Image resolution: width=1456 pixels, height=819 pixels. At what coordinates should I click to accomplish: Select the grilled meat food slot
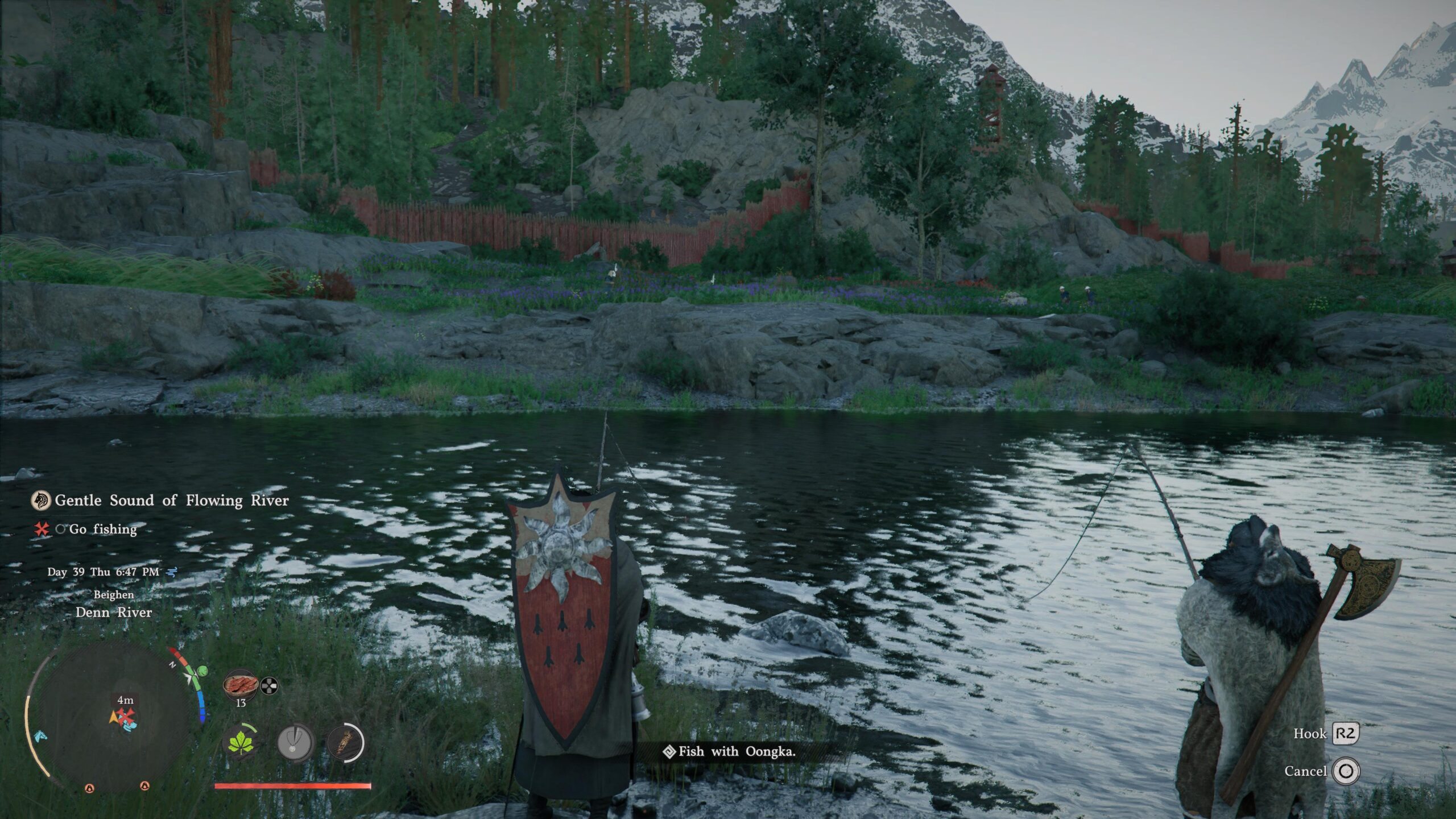click(x=240, y=685)
